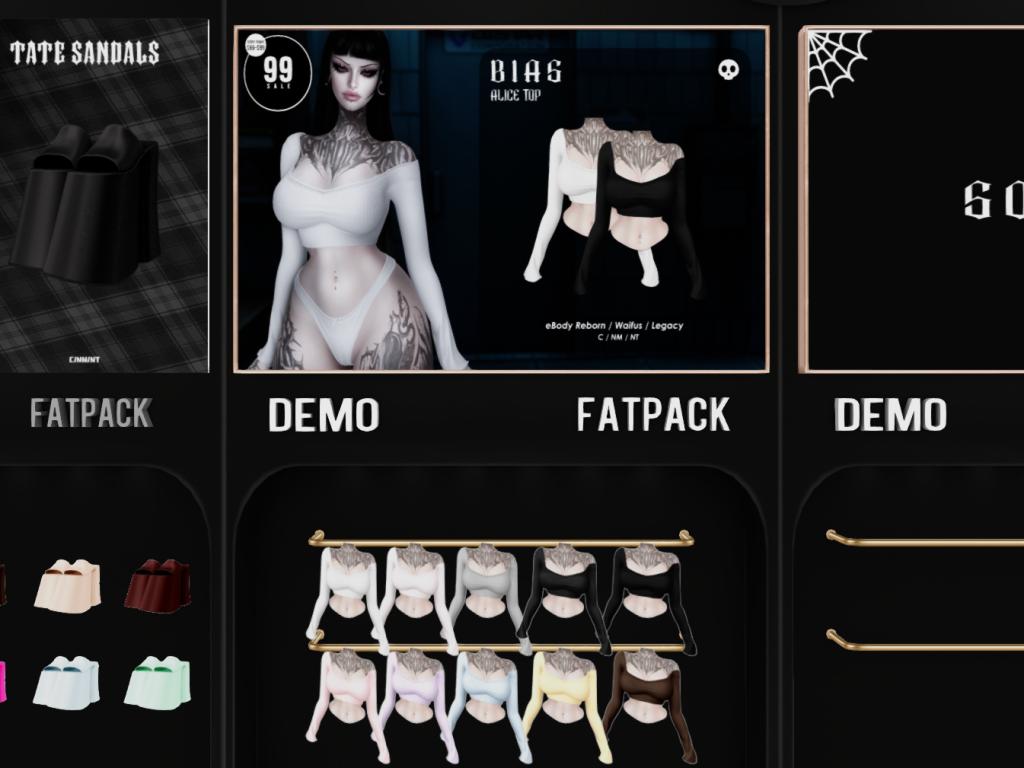Choose the white Tate sandals with blue insole
Viewport: 1024px width, 768px height.
click(x=66, y=682)
